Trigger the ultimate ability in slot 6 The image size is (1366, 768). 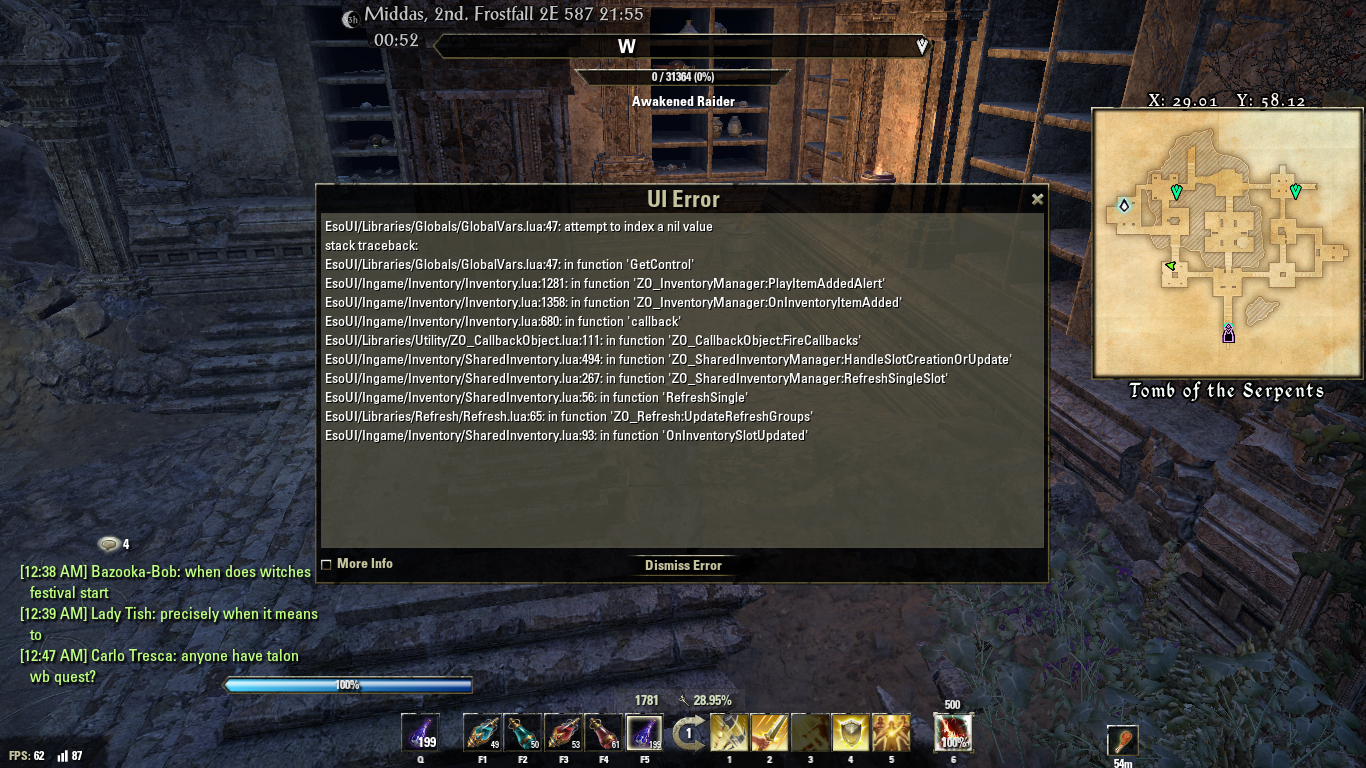click(x=954, y=734)
